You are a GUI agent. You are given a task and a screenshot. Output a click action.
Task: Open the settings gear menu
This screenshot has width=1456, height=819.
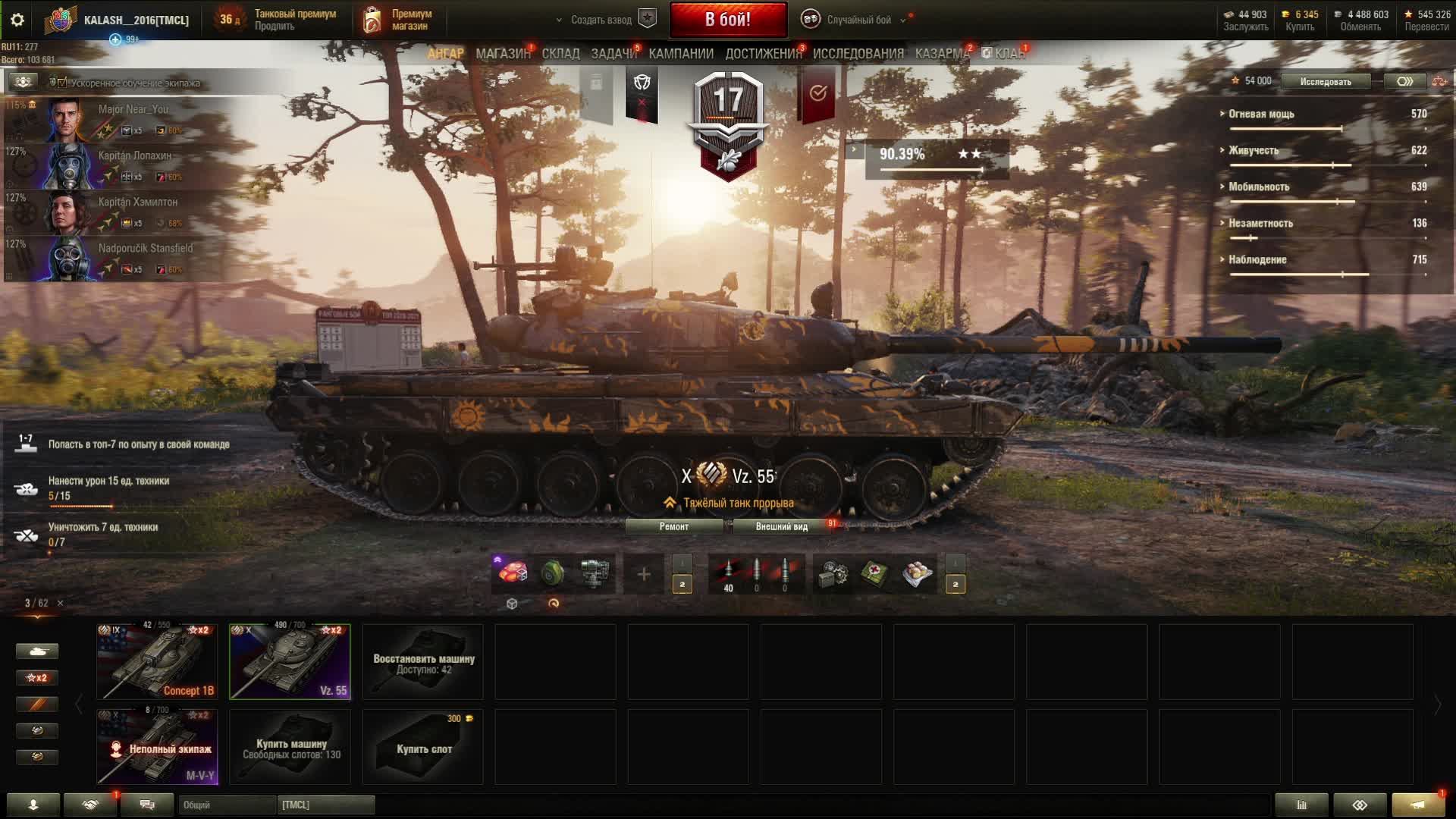(x=17, y=20)
